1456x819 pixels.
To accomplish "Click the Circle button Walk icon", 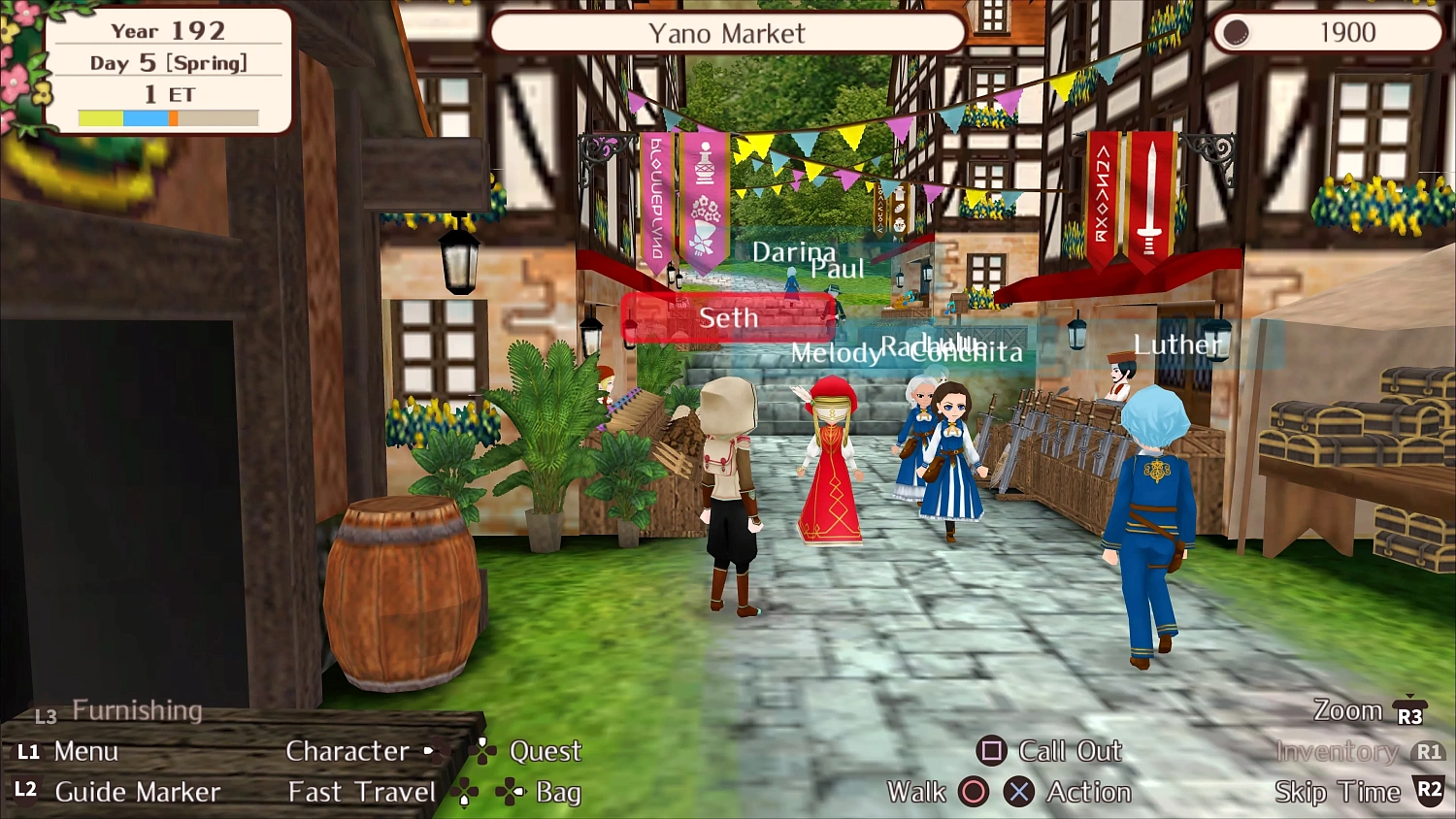I will [974, 792].
